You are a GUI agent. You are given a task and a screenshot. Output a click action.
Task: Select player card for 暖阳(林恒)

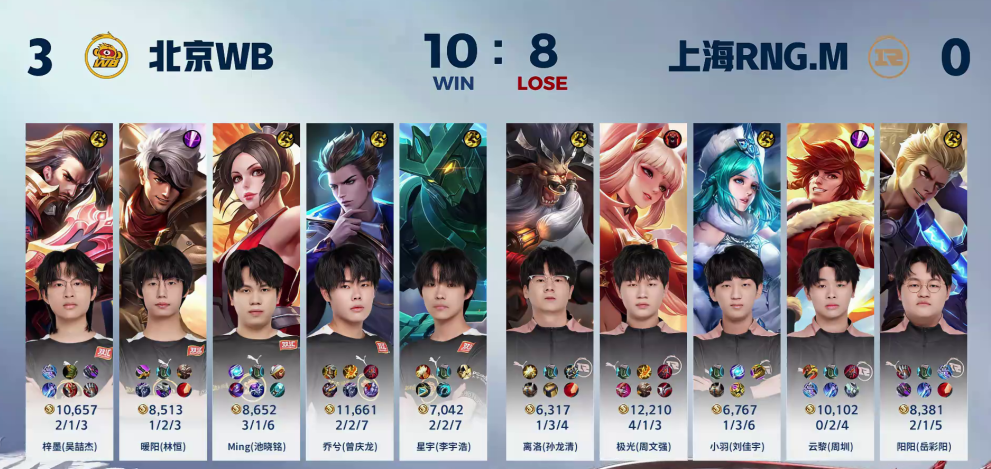coord(162,285)
